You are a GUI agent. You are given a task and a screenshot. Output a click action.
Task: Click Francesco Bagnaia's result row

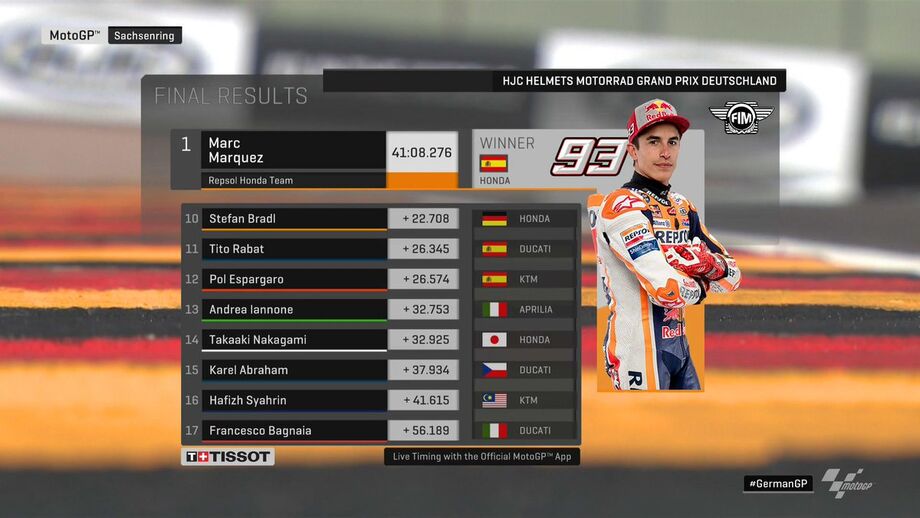tap(295, 431)
